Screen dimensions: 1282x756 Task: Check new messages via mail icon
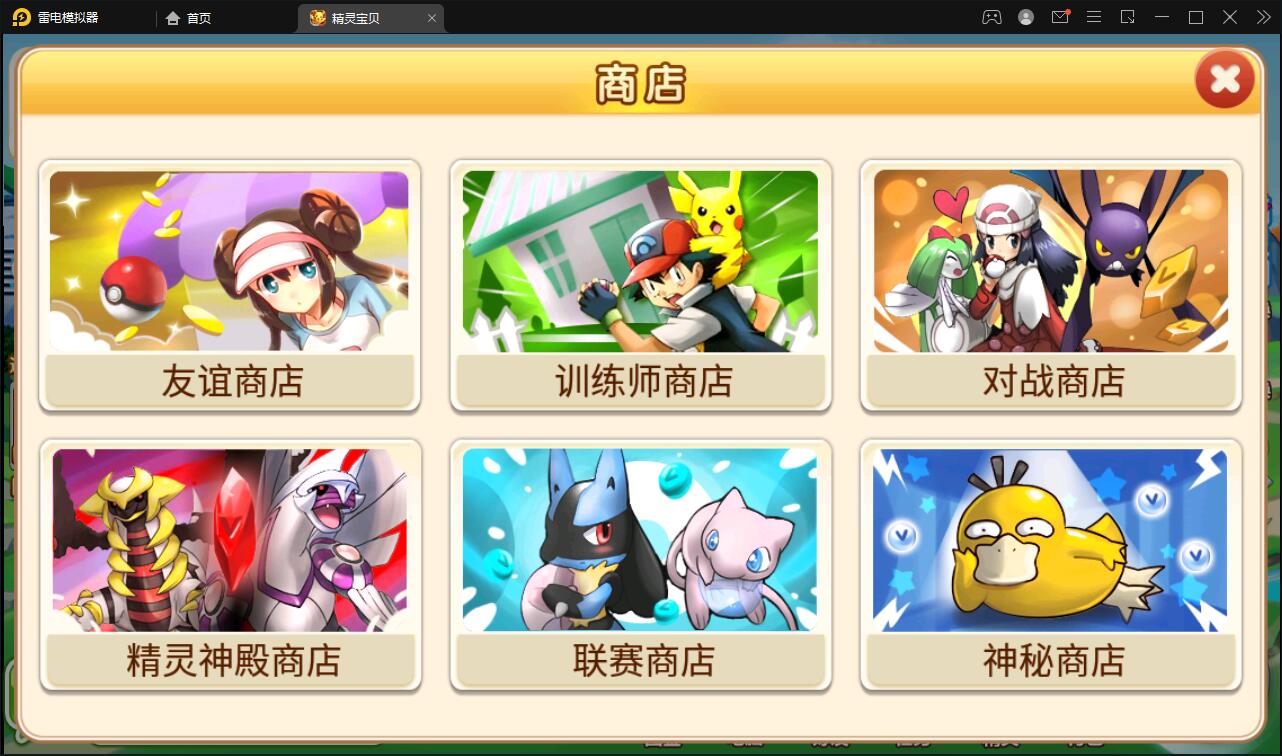point(1060,17)
